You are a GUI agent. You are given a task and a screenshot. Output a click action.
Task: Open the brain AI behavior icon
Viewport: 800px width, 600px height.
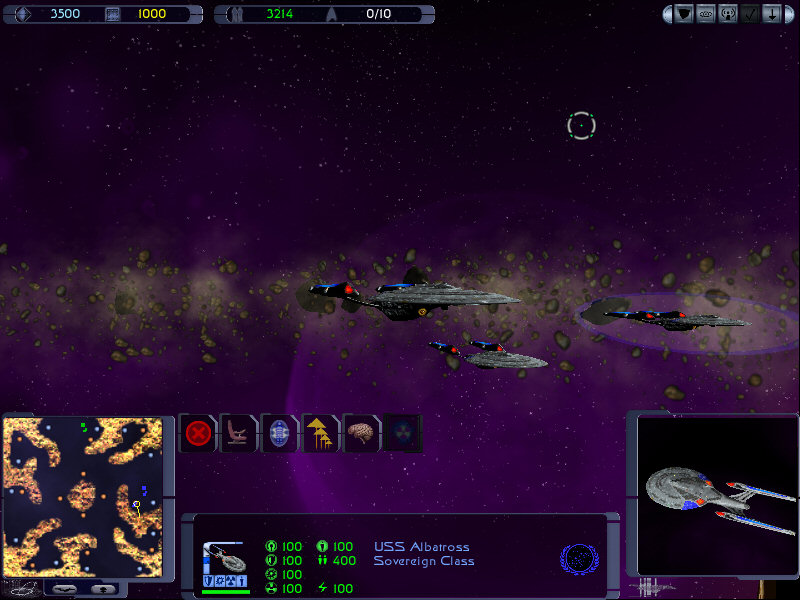(361, 434)
